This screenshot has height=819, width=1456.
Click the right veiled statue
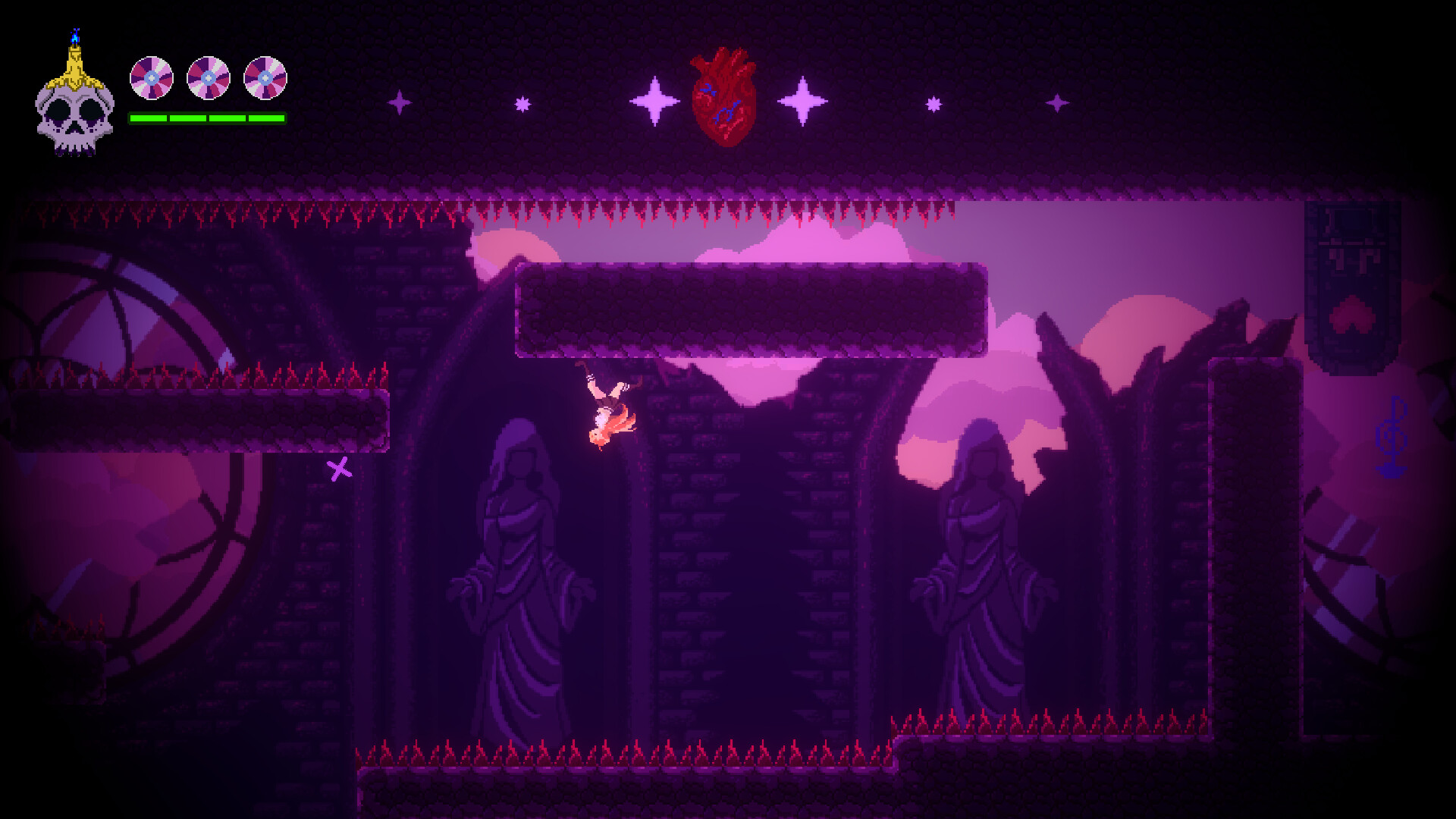tap(986, 569)
